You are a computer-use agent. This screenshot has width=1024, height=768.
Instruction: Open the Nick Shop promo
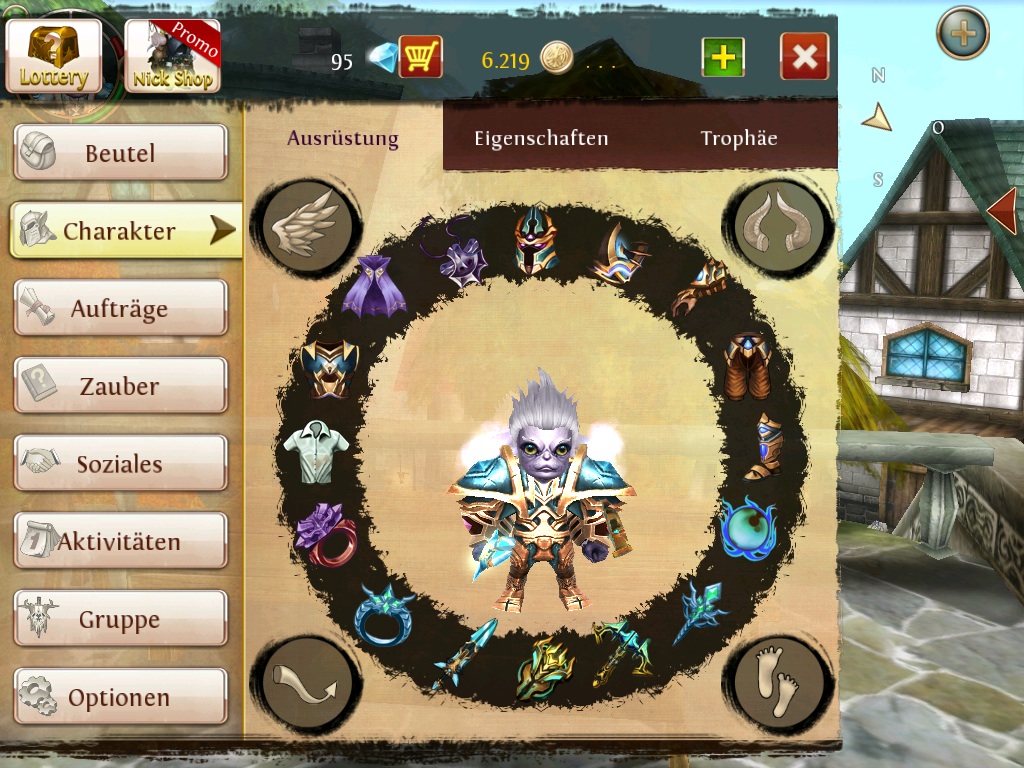[172, 56]
